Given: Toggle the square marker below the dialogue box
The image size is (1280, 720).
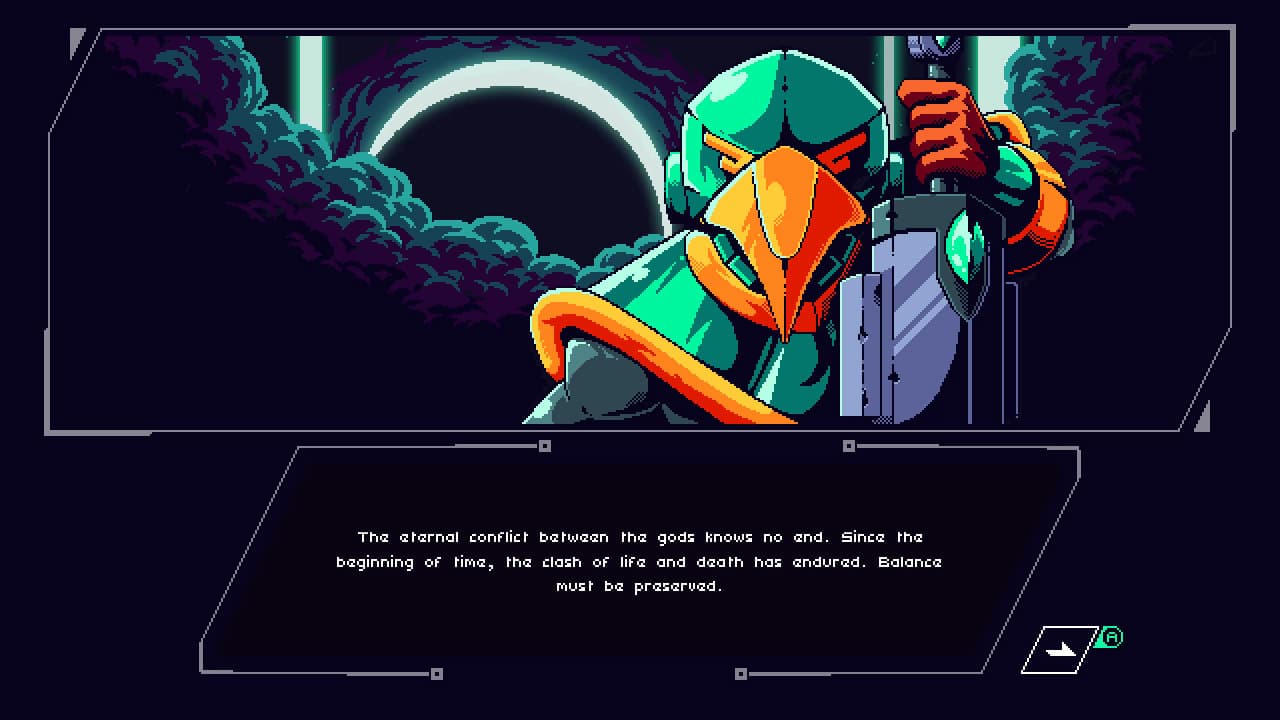Looking at the screenshot, I should pos(742,673).
